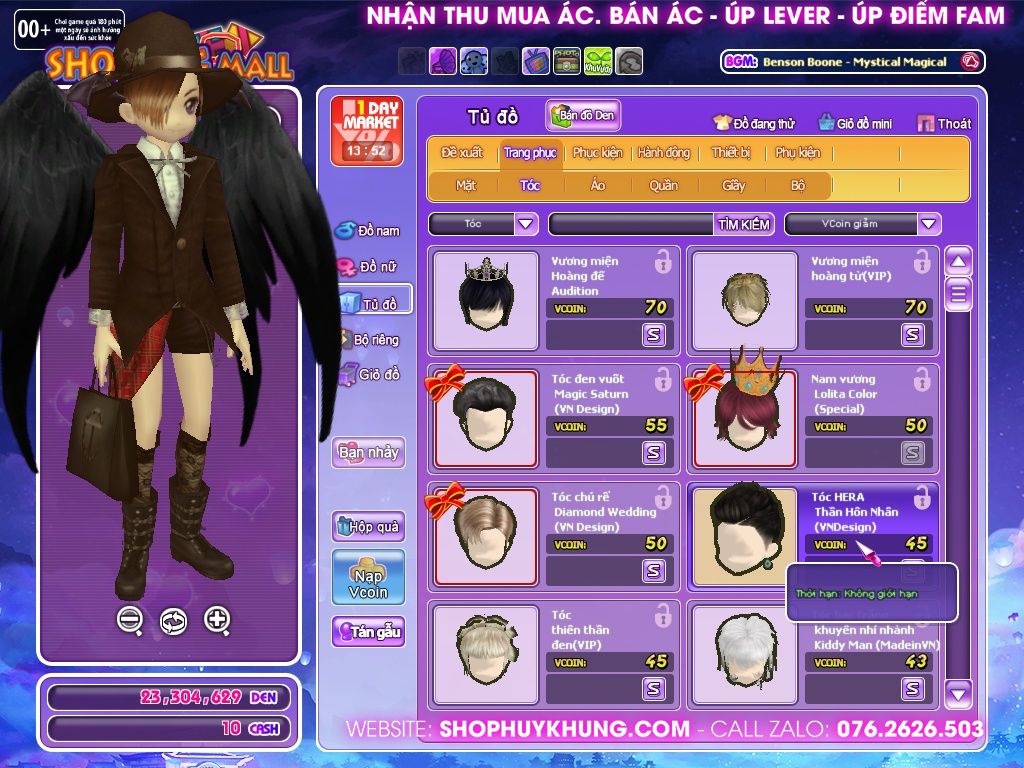Select the Thiết bị tab
This screenshot has width=1024, height=768.
point(730,153)
